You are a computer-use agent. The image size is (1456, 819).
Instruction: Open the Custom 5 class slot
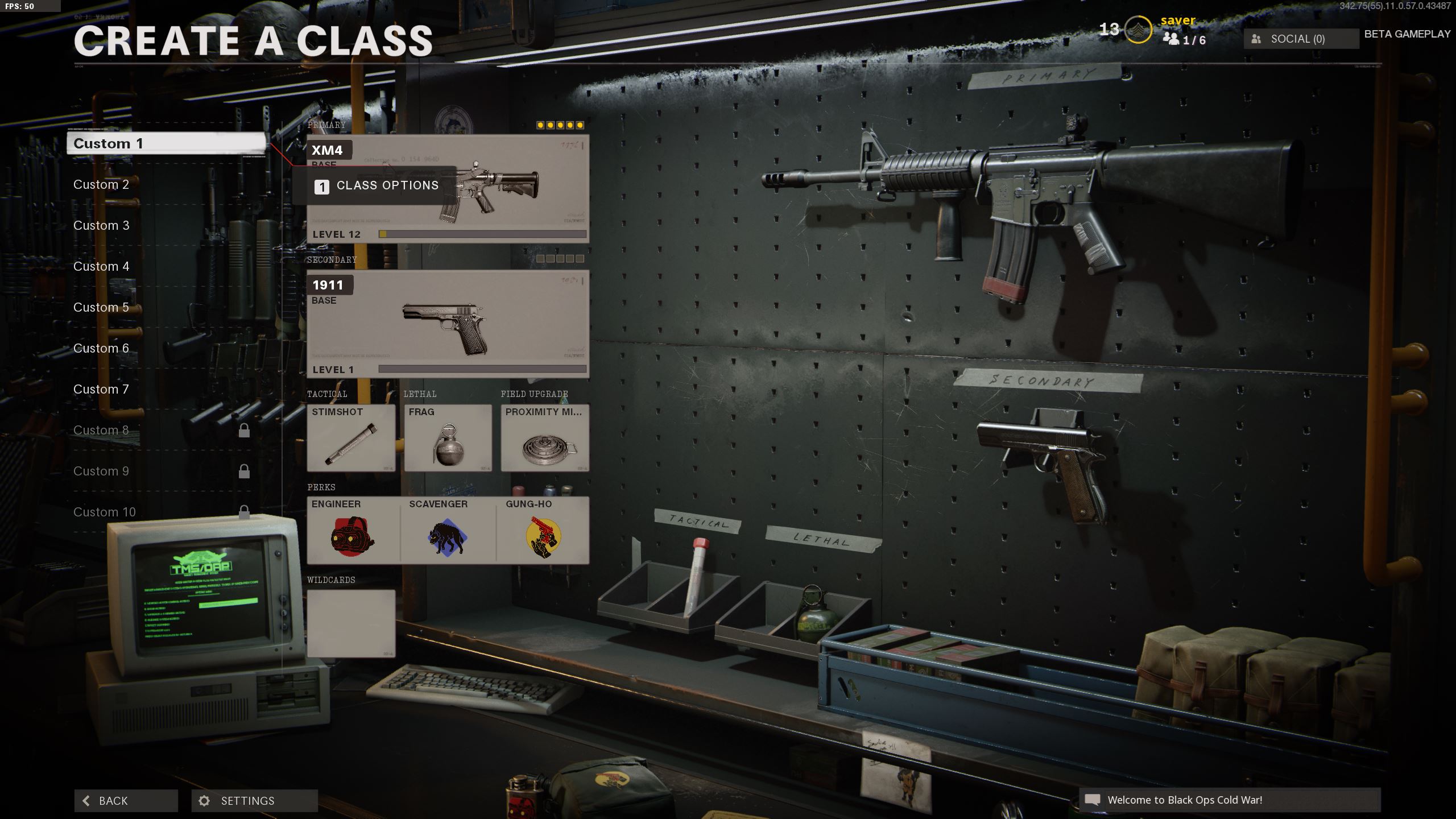click(101, 307)
